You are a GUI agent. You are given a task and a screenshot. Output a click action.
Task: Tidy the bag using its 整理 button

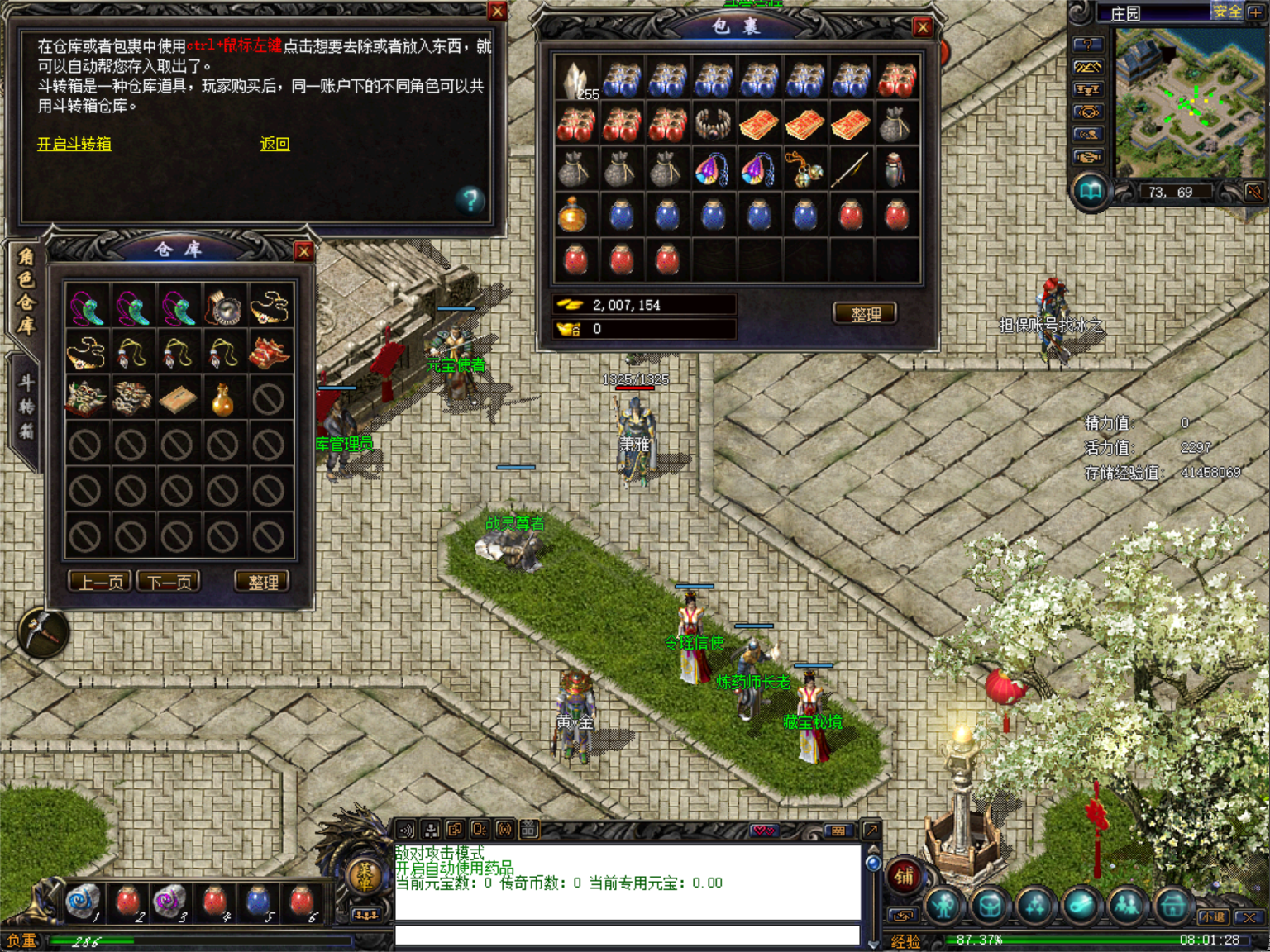tap(865, 314)
